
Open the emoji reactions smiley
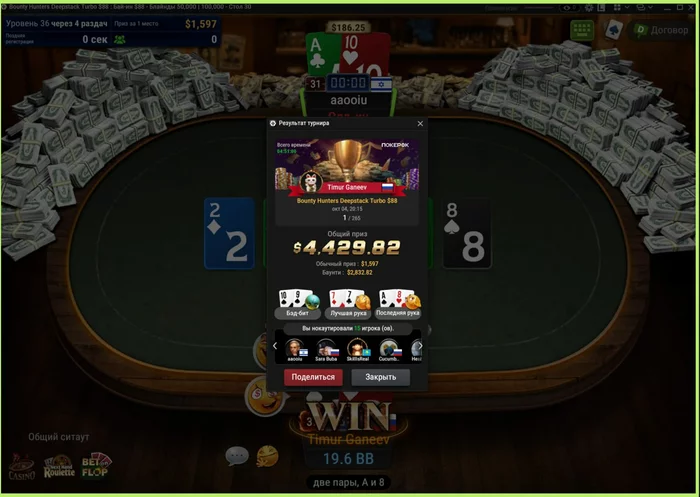(267, 456)
